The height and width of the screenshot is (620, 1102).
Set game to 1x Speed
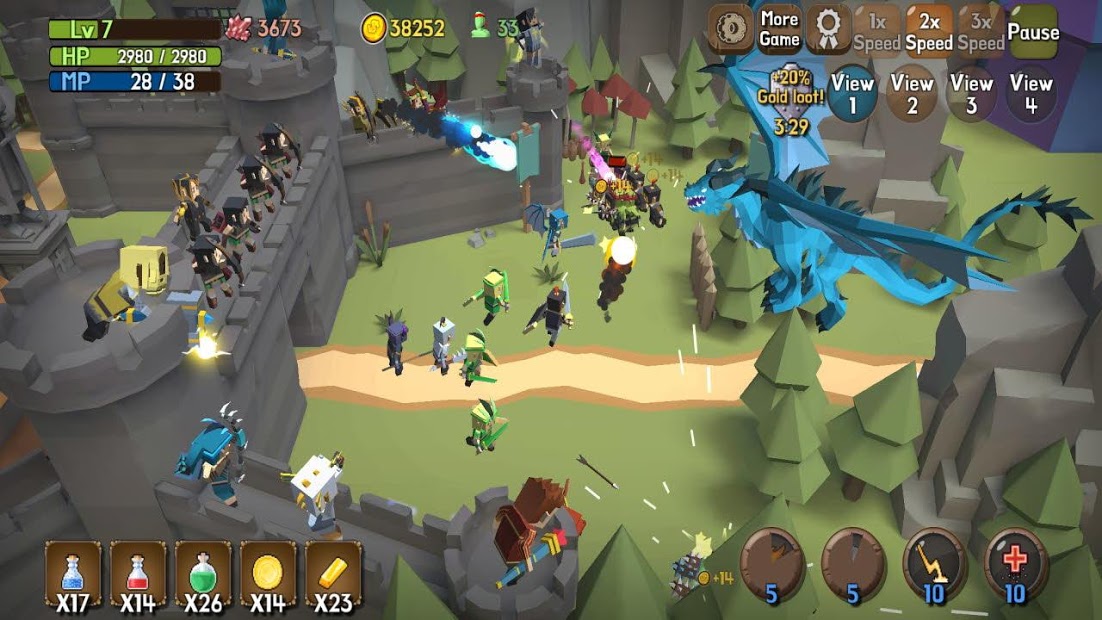pos(877,31)
